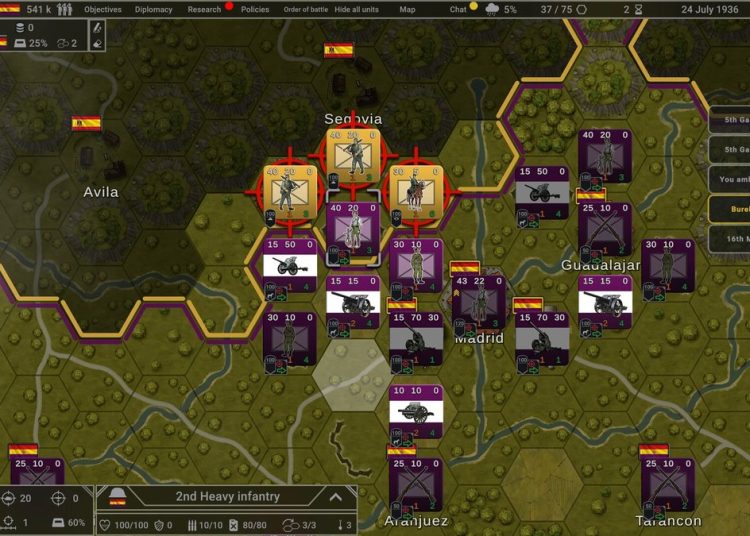Open the Policies menu
This screenshot has width=750, height=536.
[255, 9]
